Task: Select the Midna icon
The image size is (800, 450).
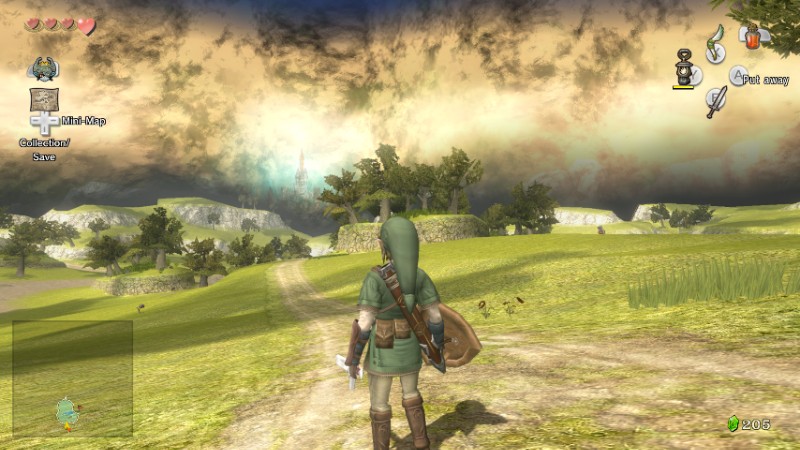Action: pos(43,69)
